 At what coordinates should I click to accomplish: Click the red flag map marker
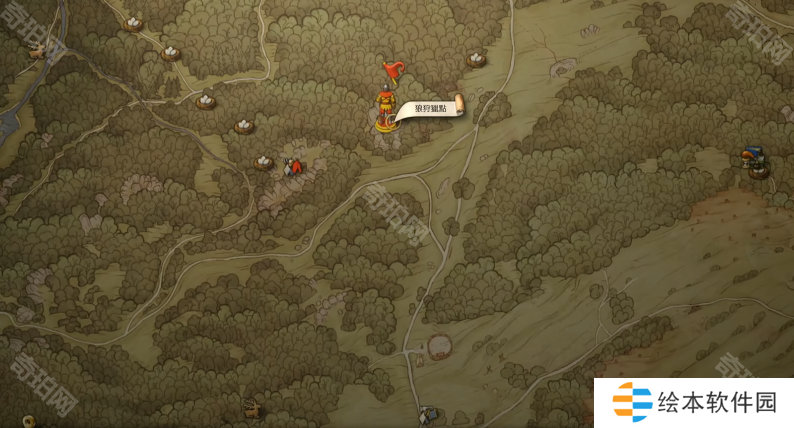(392, 70)
